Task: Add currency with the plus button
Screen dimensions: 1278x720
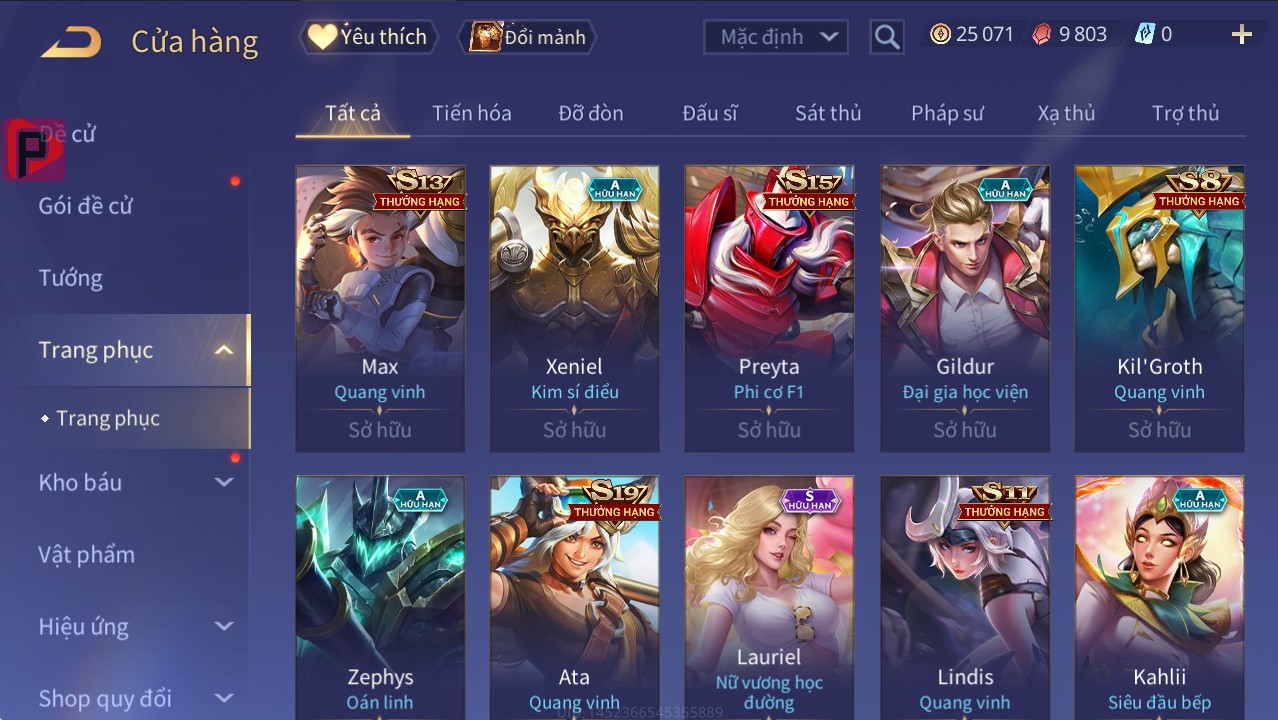Action: point(1241,35)
